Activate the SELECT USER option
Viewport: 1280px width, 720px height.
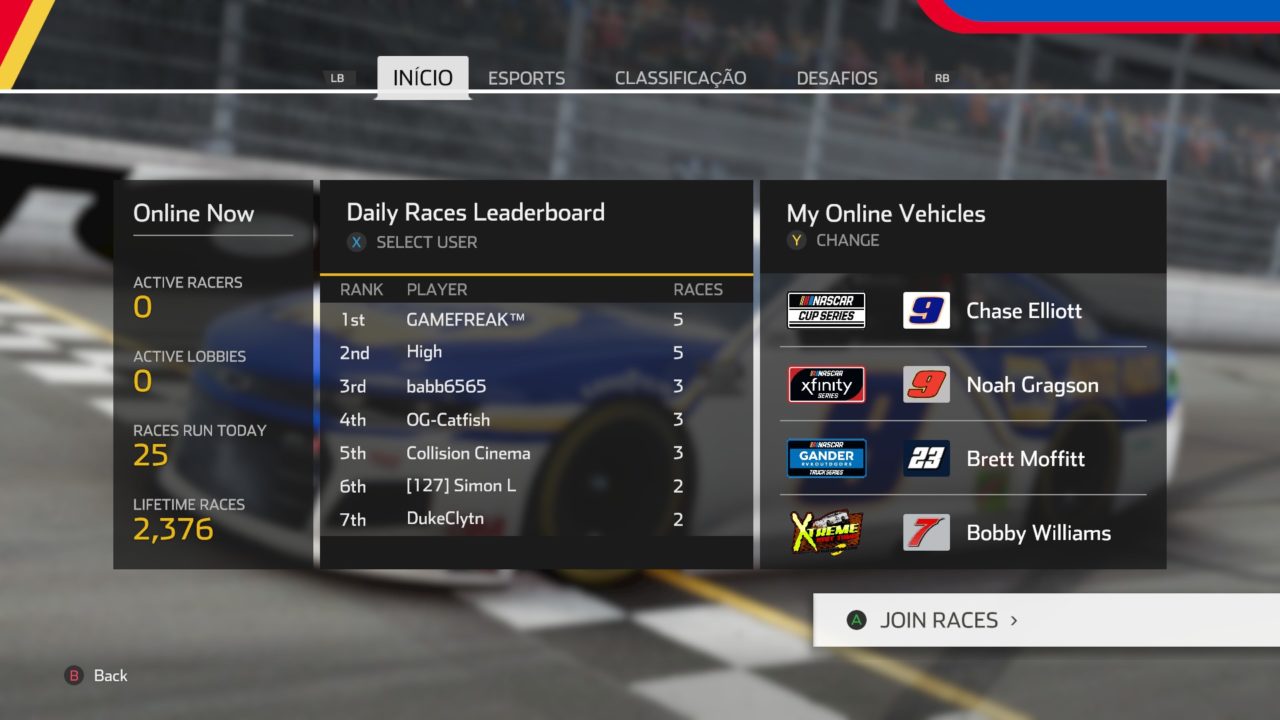[x=425, y=242]
